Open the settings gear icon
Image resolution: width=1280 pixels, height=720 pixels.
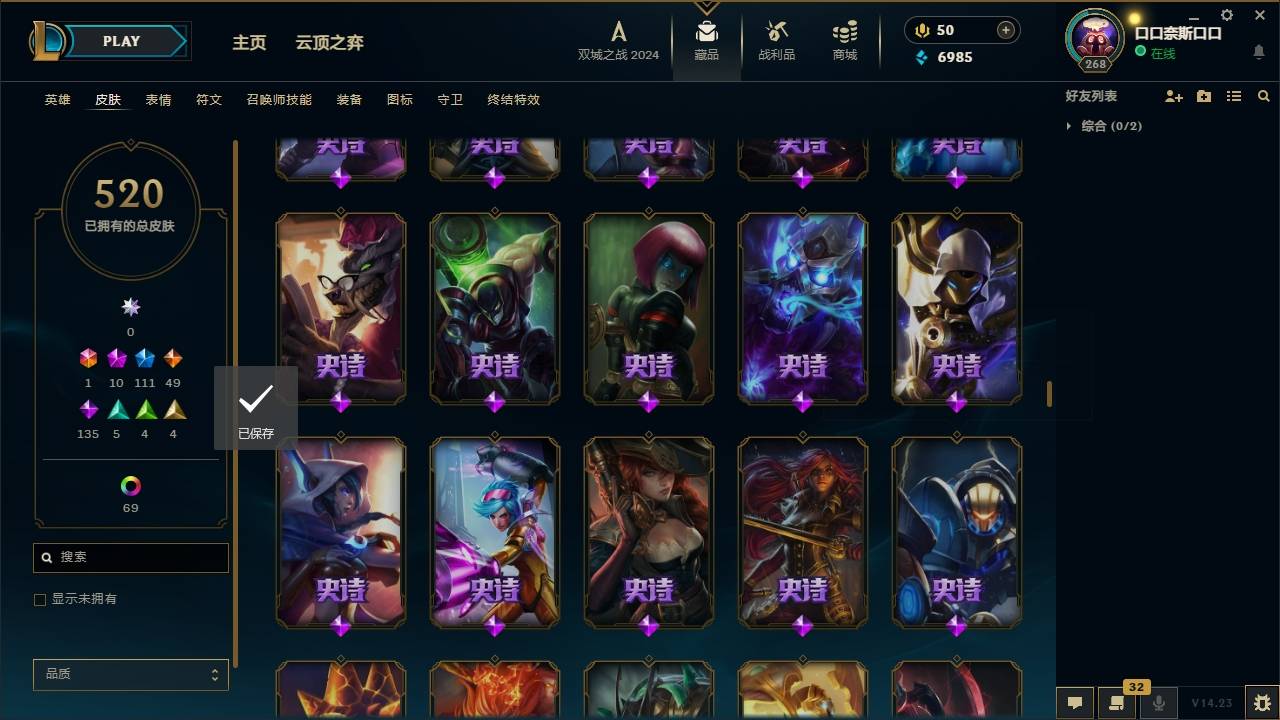coord(1226,14)
